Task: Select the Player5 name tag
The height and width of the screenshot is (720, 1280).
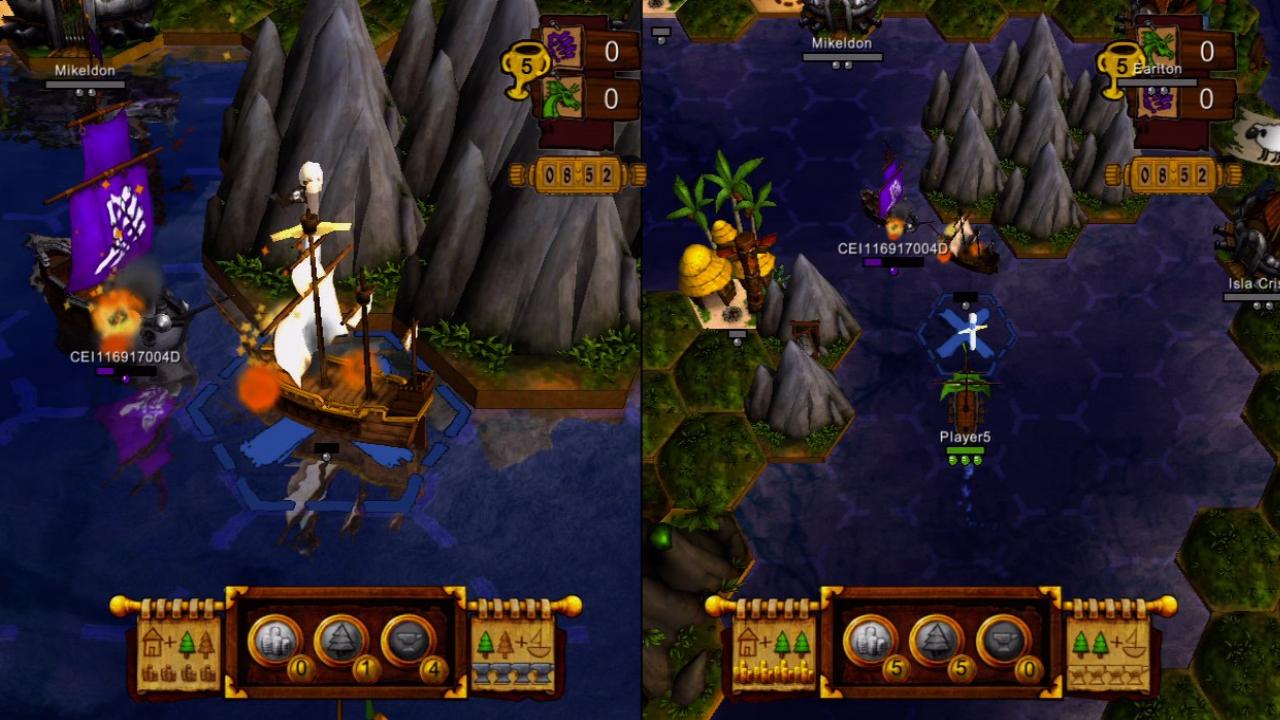Action: [x=964, y=438]
